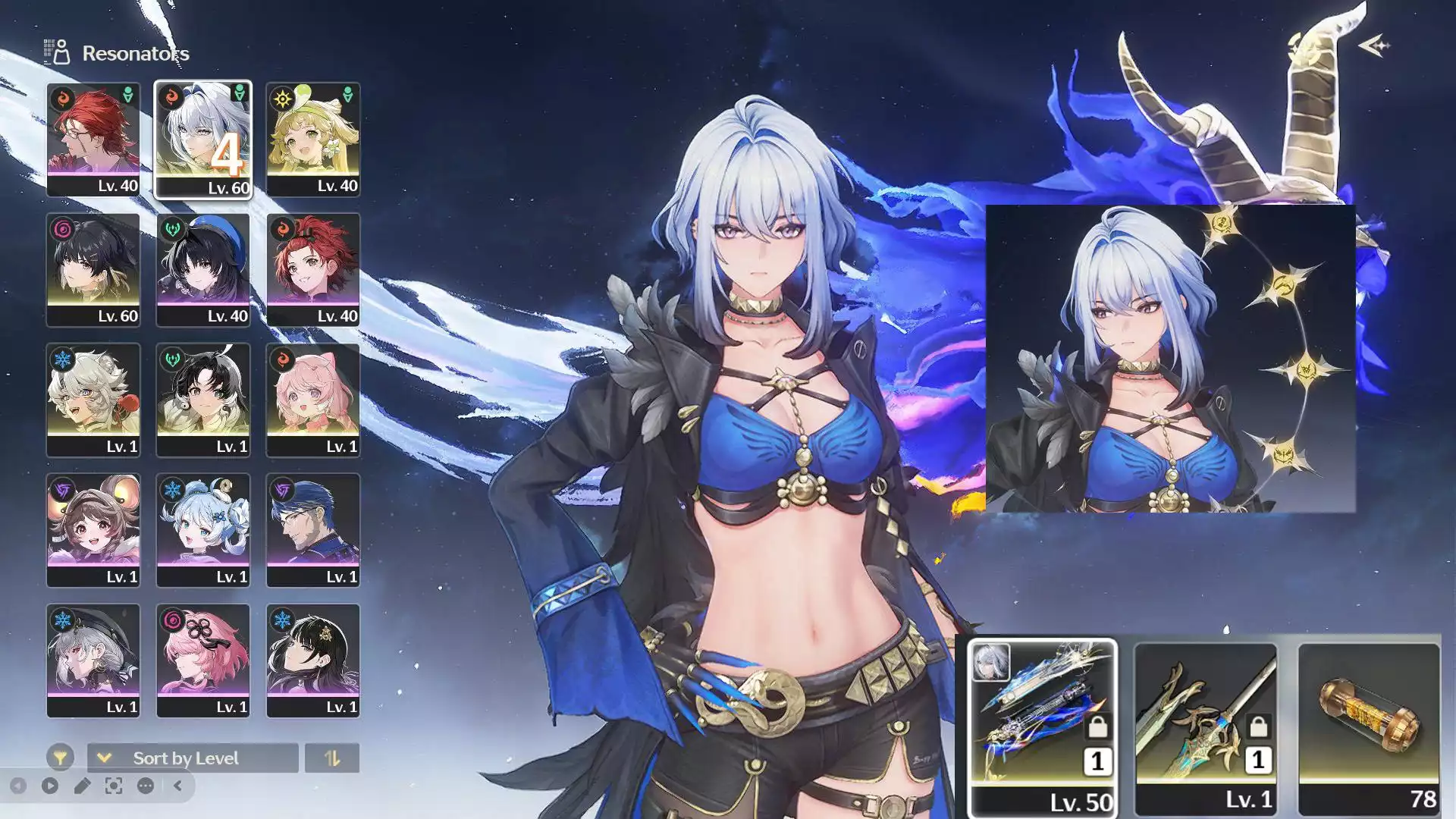Collapse the bottom toolbar with the left chevron

(177, 786)
